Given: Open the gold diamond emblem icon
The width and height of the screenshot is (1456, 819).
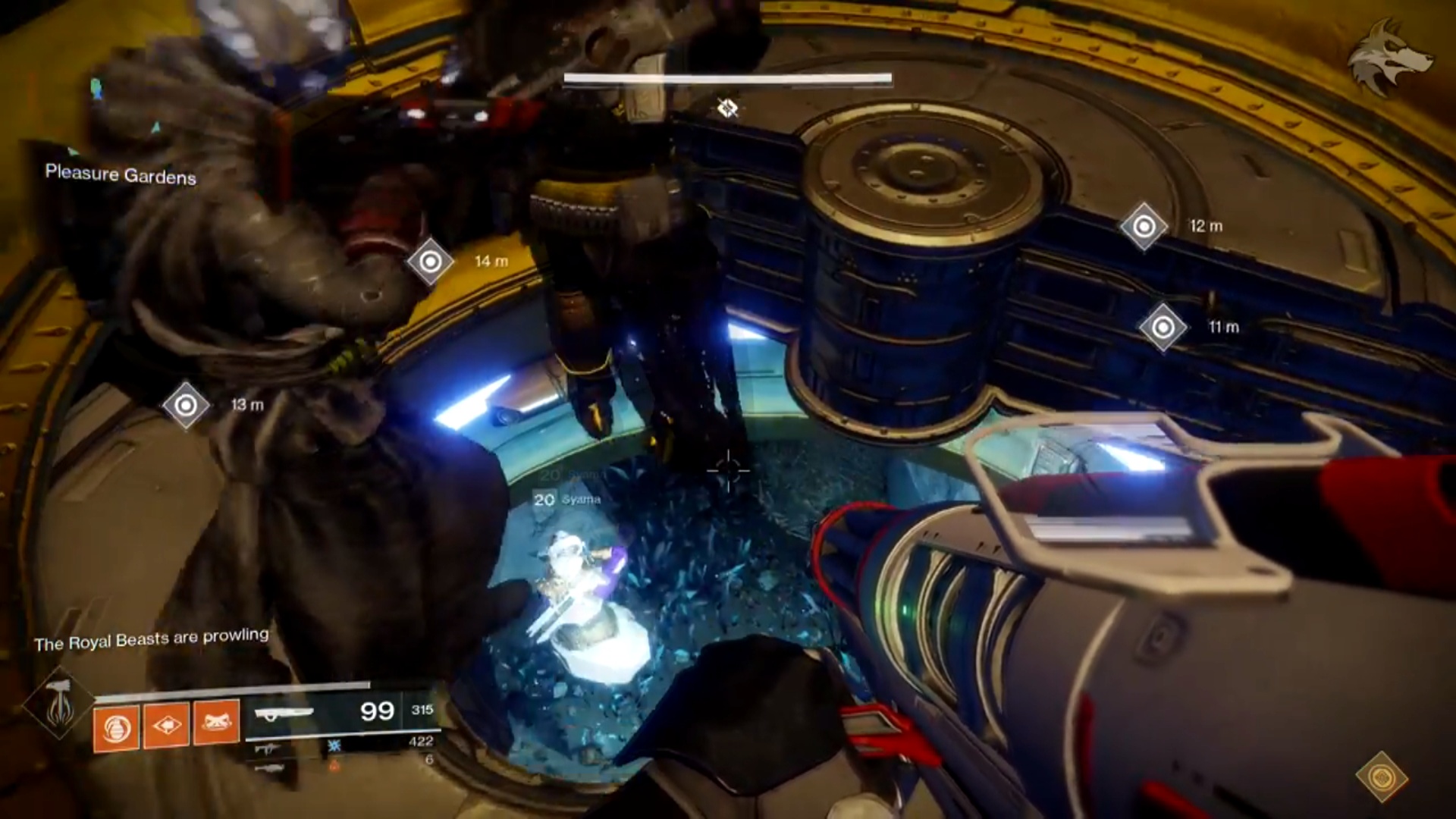Looking at the screenshot, I should tap(1382, 777).
